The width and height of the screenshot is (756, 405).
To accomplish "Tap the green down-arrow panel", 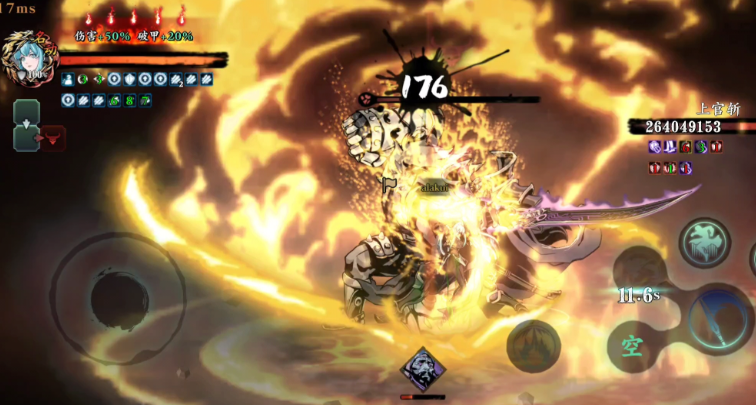I will click(x=26, y=126).
